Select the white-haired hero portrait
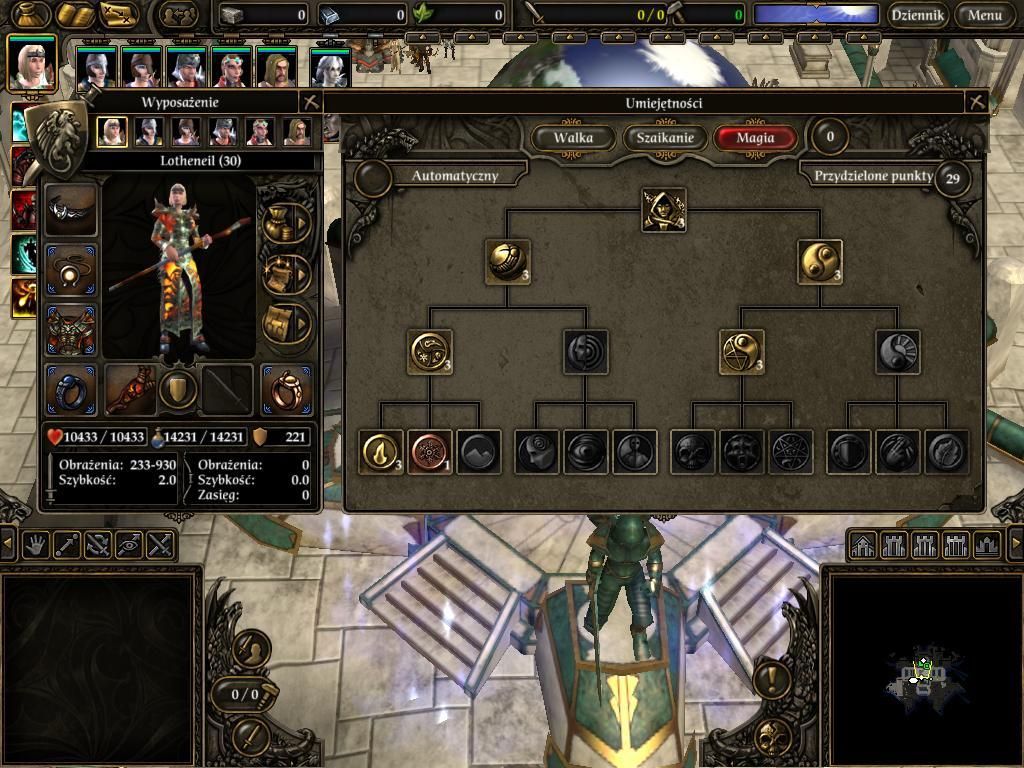Viewport: 1024px width, 768px height. [x=329, y=69]
